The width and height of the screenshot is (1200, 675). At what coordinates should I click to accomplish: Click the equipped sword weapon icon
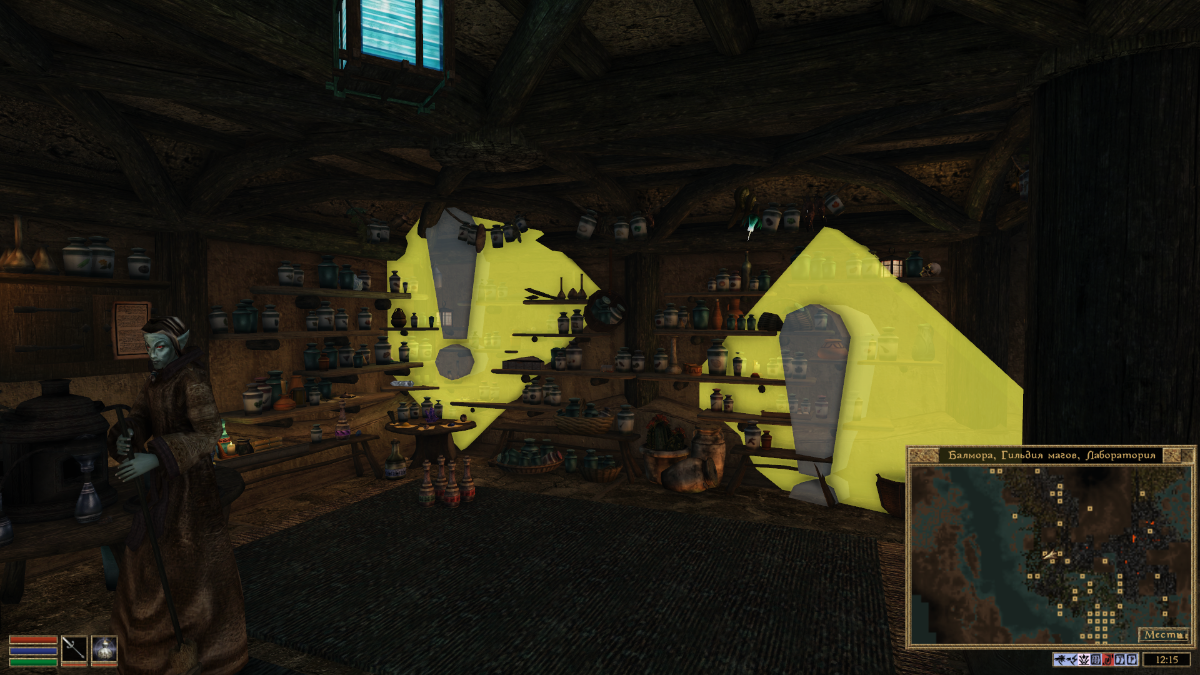[75, 648]
